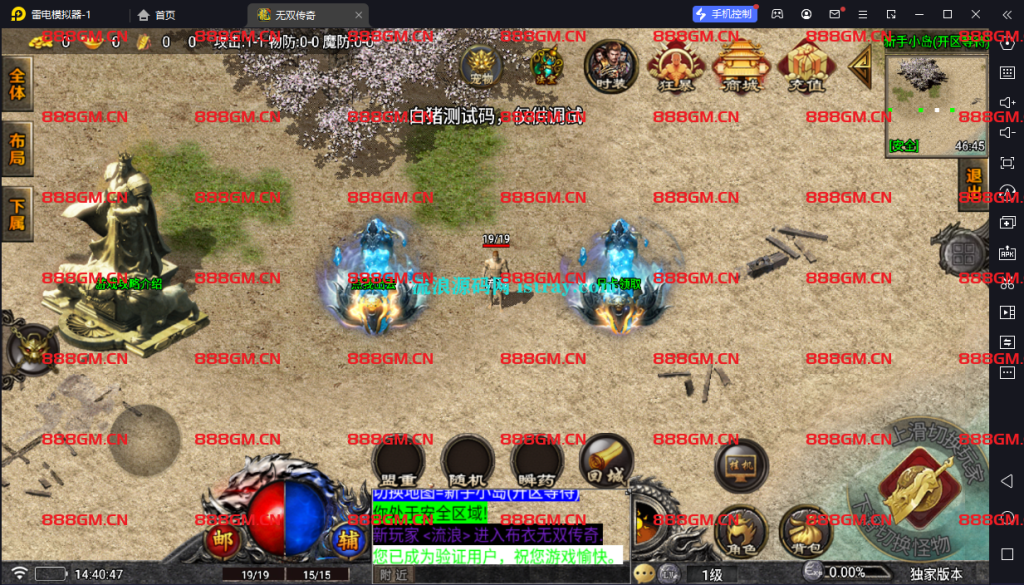The image size is (1024, 585).
Task: Select the 布局 tab
Action: (x=17, y=149)
